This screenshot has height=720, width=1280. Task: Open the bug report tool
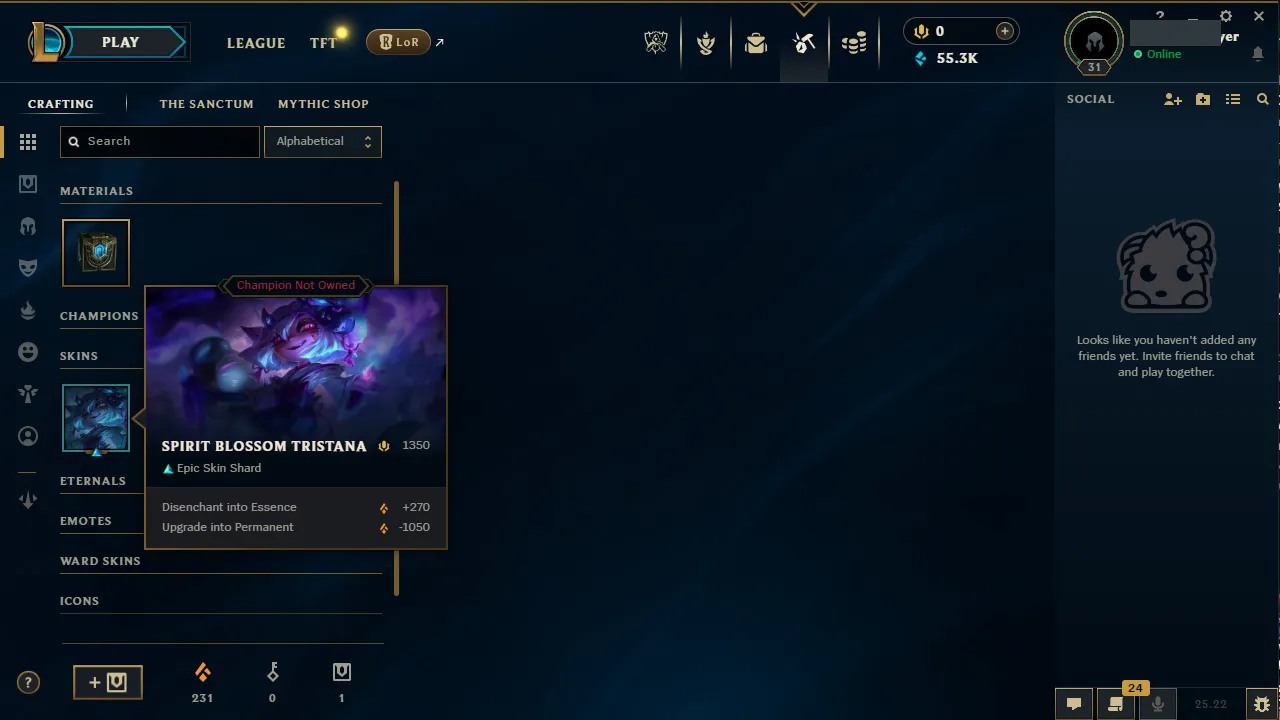[1262, 704]
